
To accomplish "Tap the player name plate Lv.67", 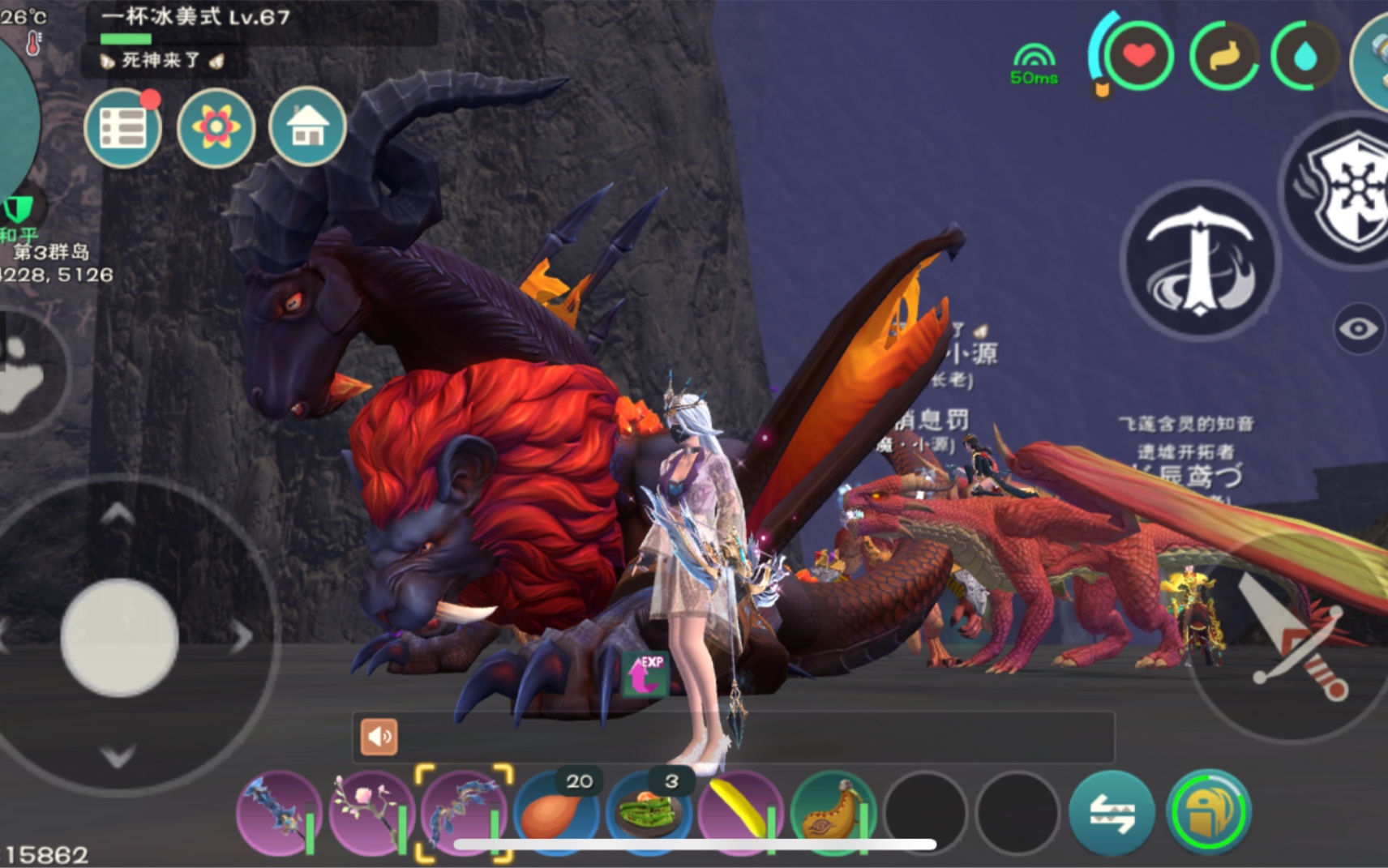I will pyautogui.click(x=195, y=17).
